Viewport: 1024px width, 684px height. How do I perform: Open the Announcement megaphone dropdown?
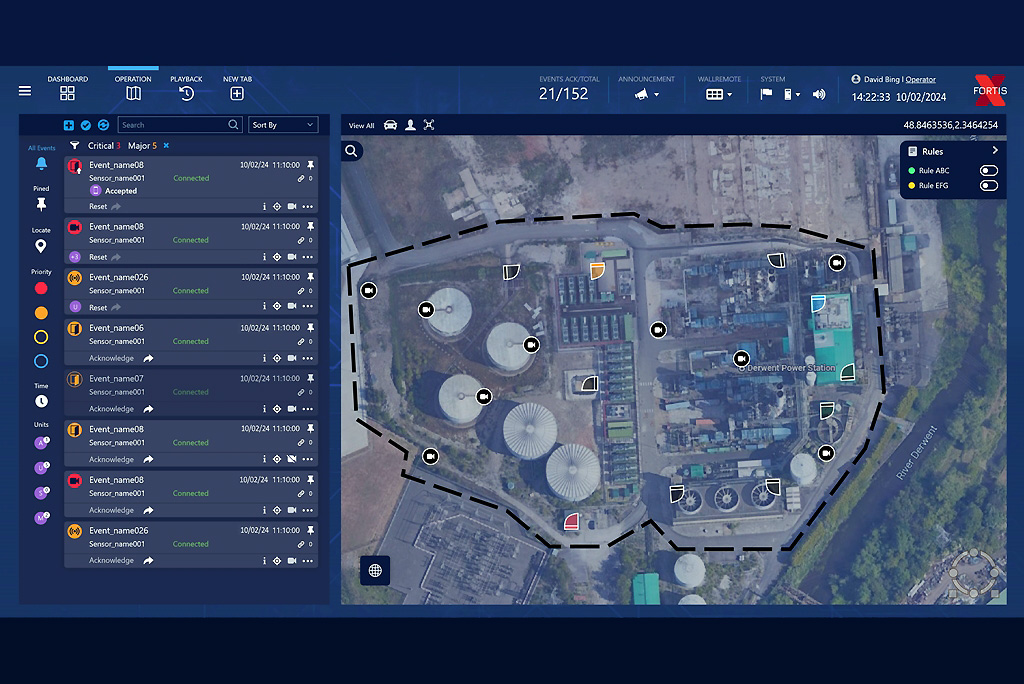(x=646, y=94)
